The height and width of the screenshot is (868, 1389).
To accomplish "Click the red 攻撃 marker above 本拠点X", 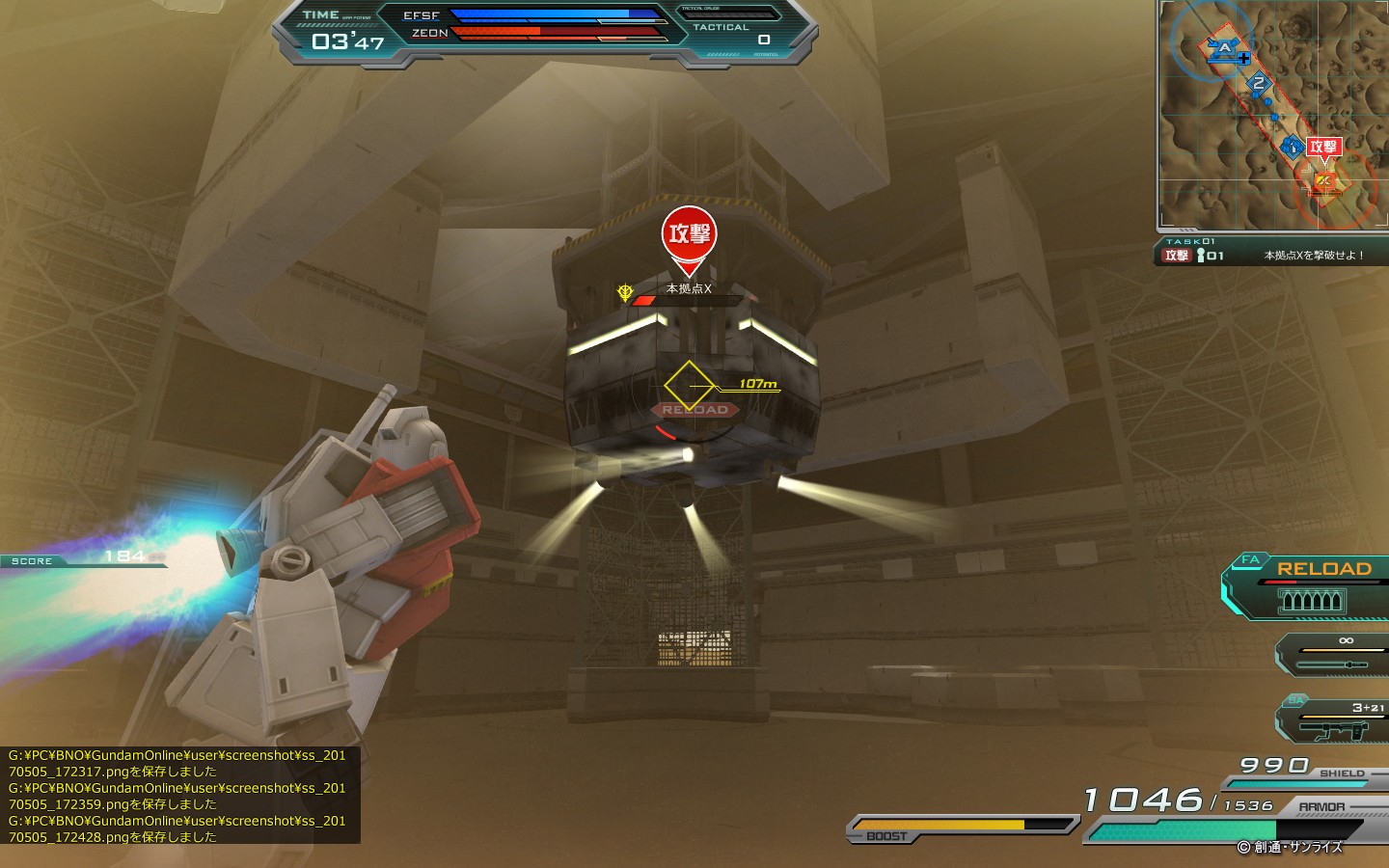I will [x=689, y=234].
